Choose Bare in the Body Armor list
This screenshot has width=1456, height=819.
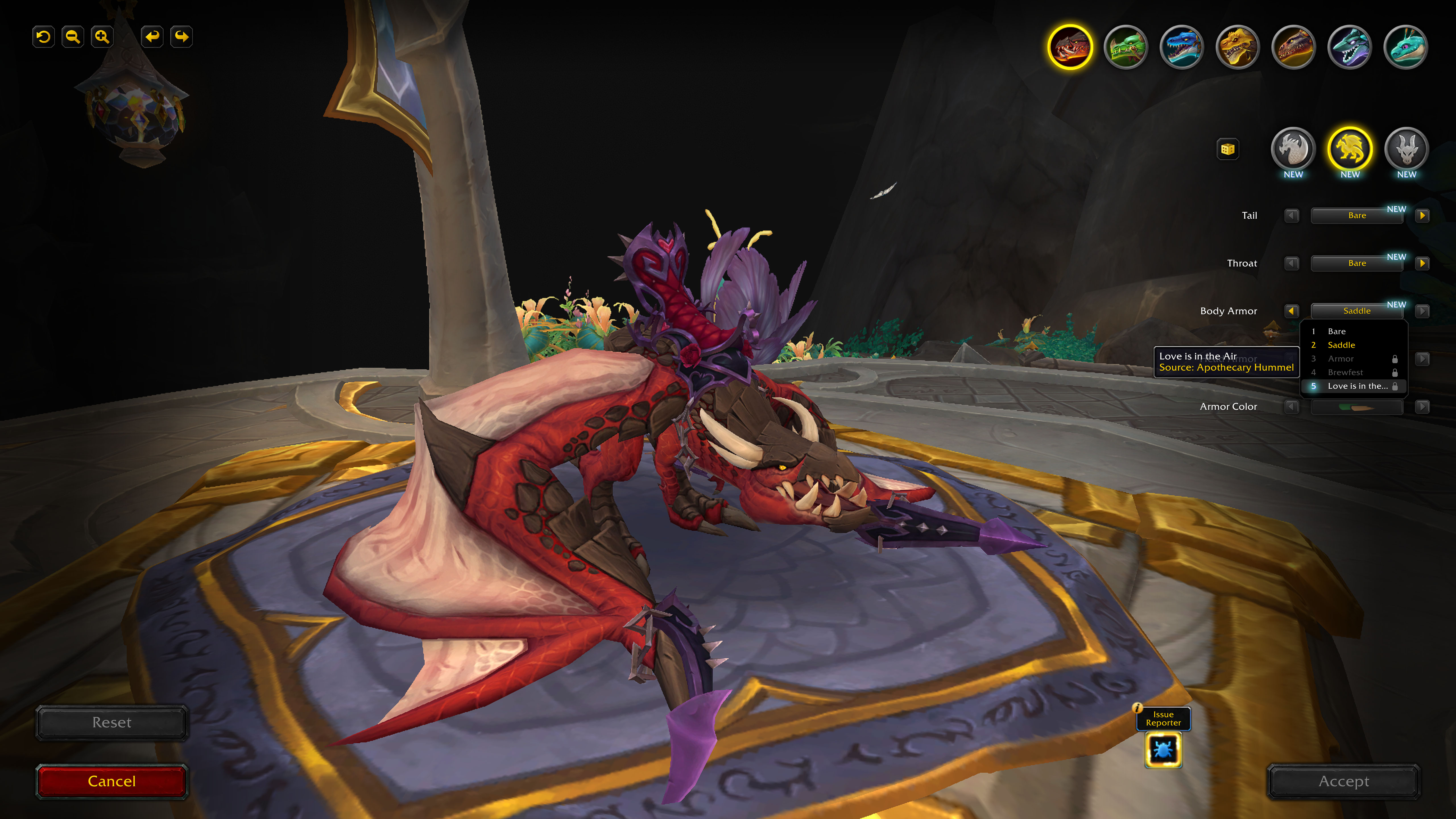coord(1336,331)
